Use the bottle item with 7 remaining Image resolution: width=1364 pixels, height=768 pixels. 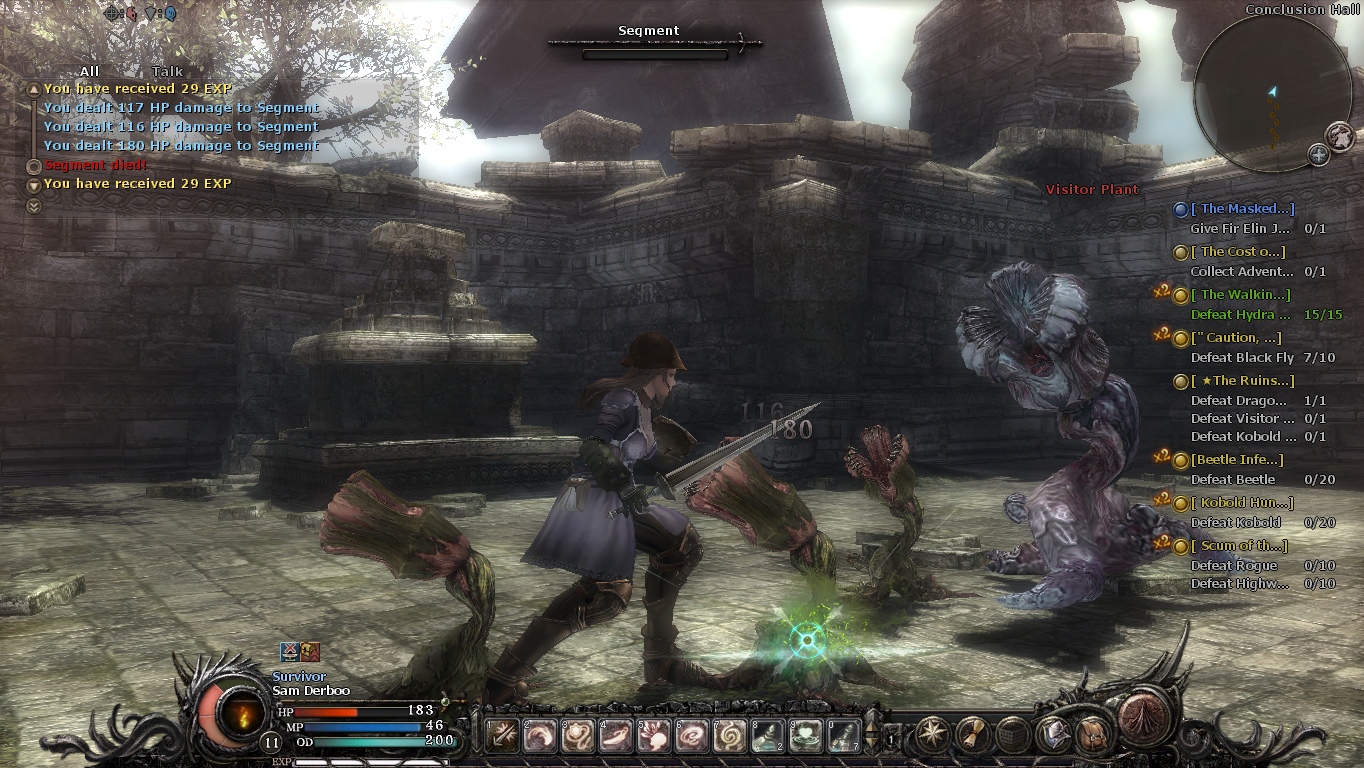point(844,736)
